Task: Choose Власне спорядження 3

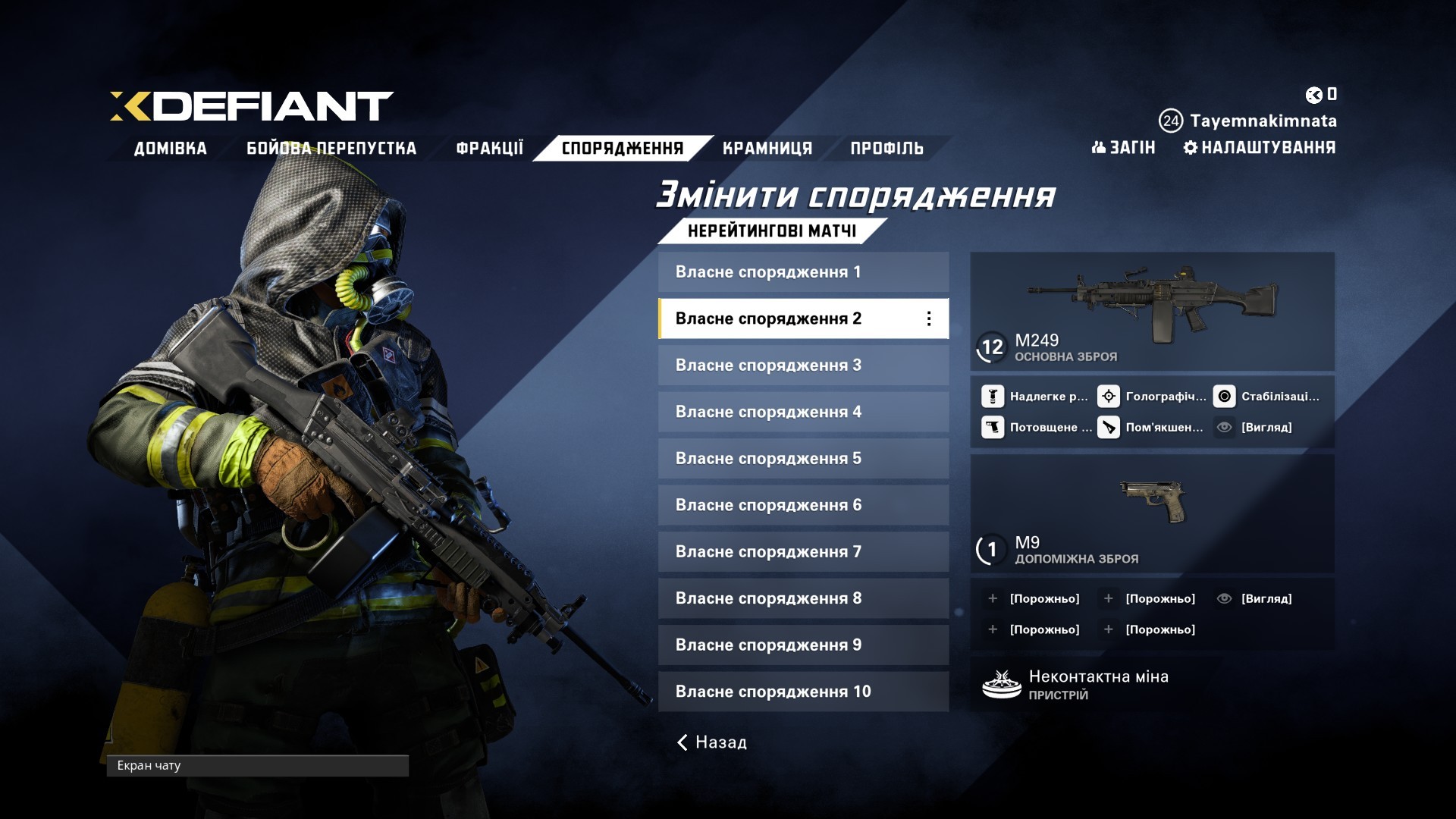Action: tap(802, 366)
